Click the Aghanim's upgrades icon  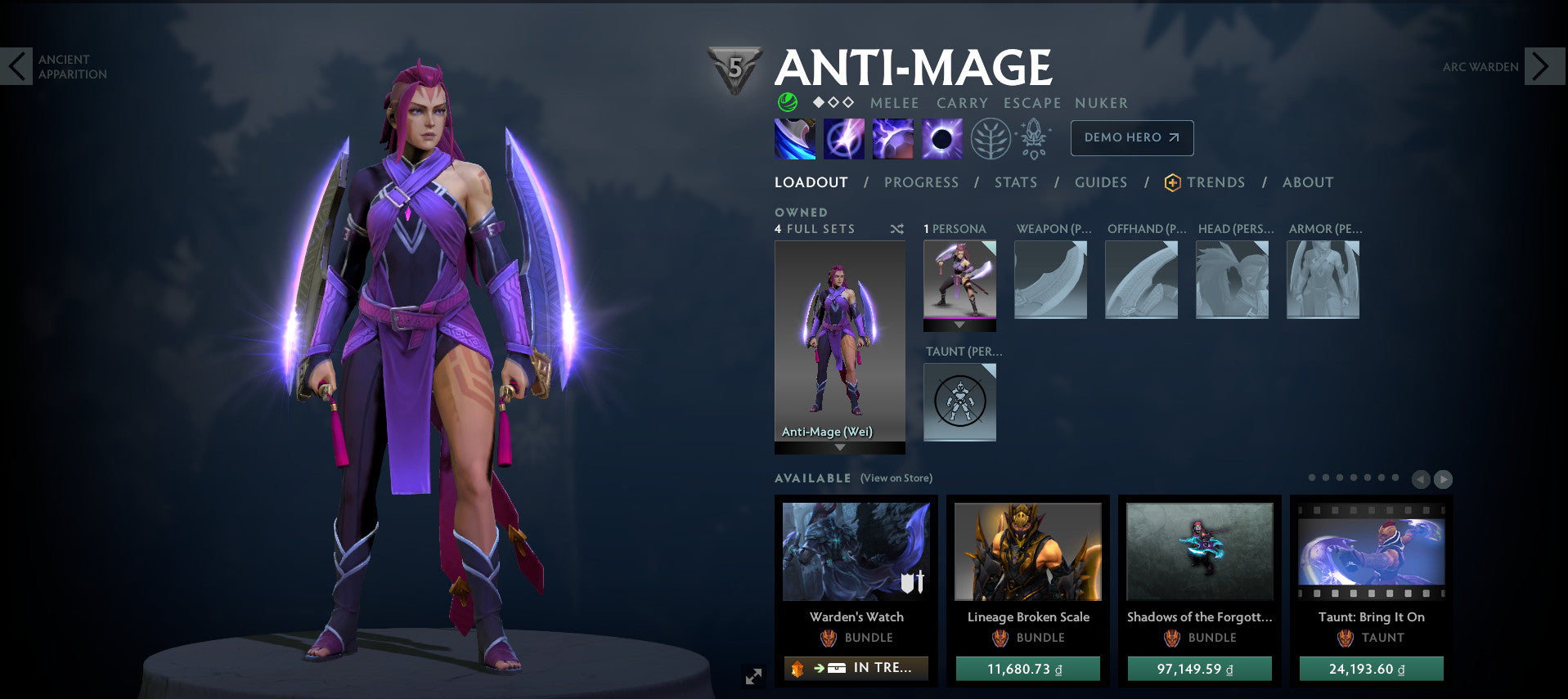pyautogui.click(x=1033, y=137)
